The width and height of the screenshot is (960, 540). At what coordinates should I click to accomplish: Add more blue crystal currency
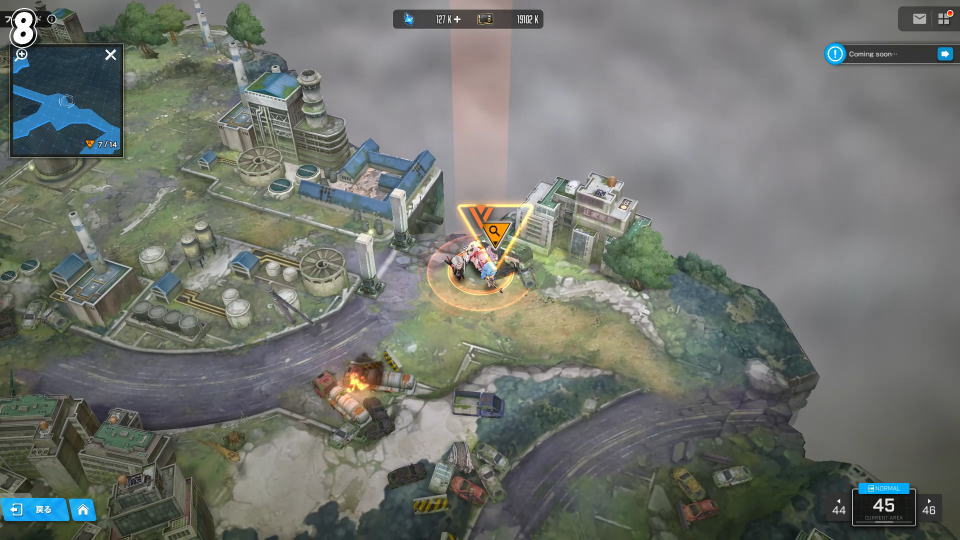(x=457, y=19)
